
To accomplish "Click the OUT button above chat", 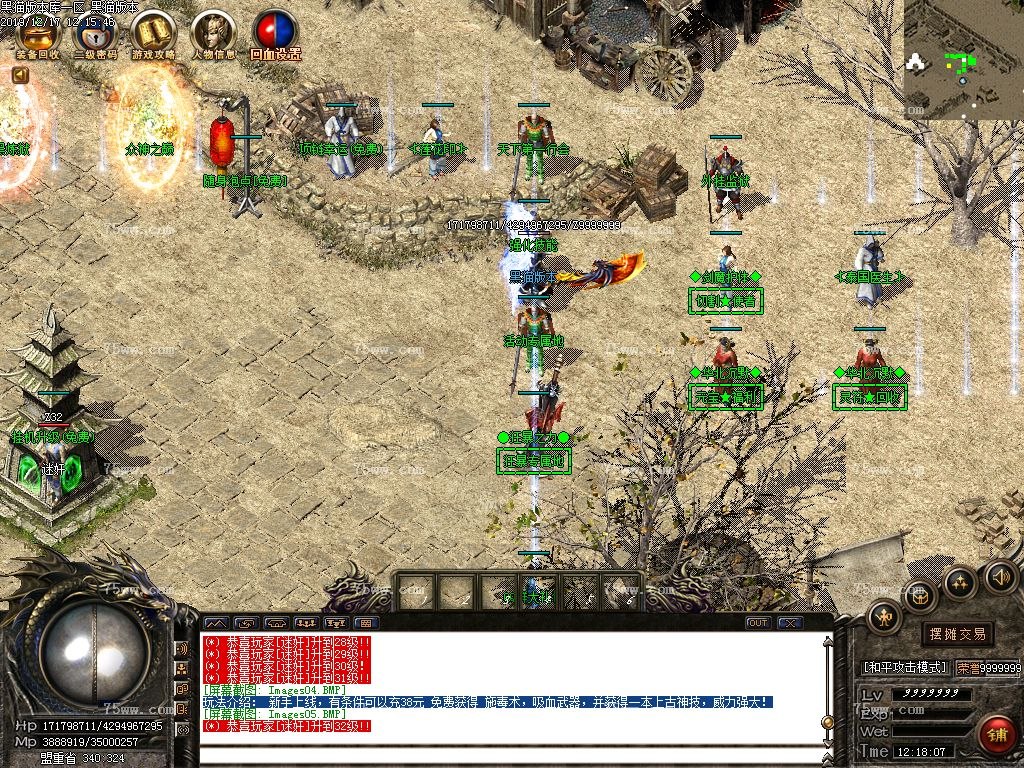I will tap(759, 623).
